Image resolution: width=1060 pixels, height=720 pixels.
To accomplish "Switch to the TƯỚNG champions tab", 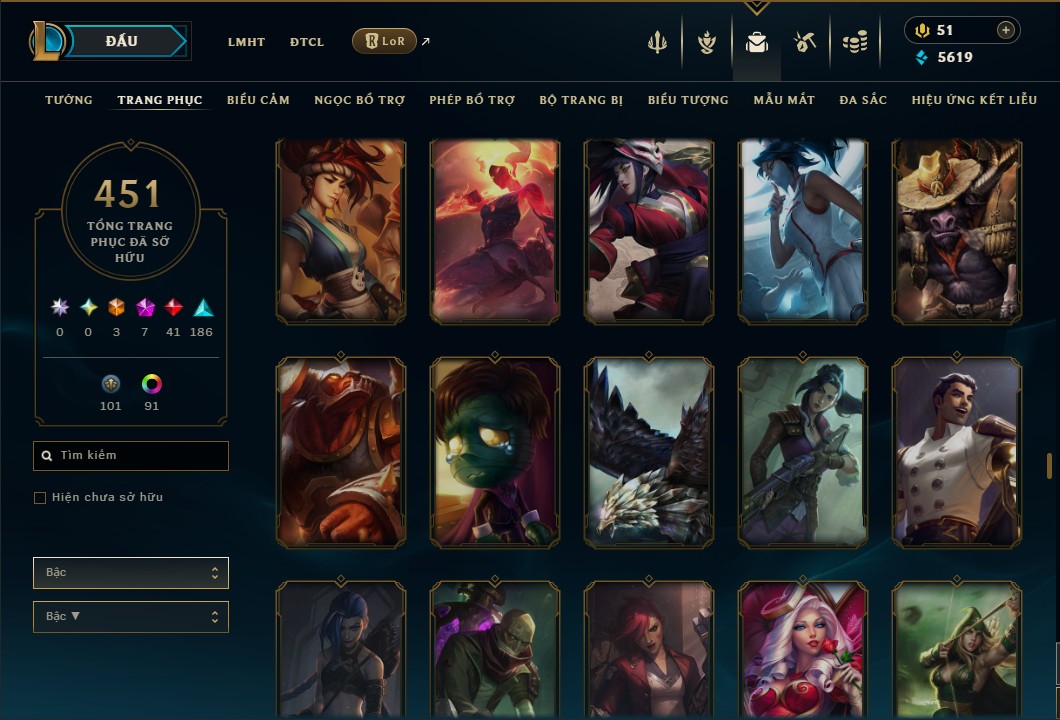I will coord(69,100).
